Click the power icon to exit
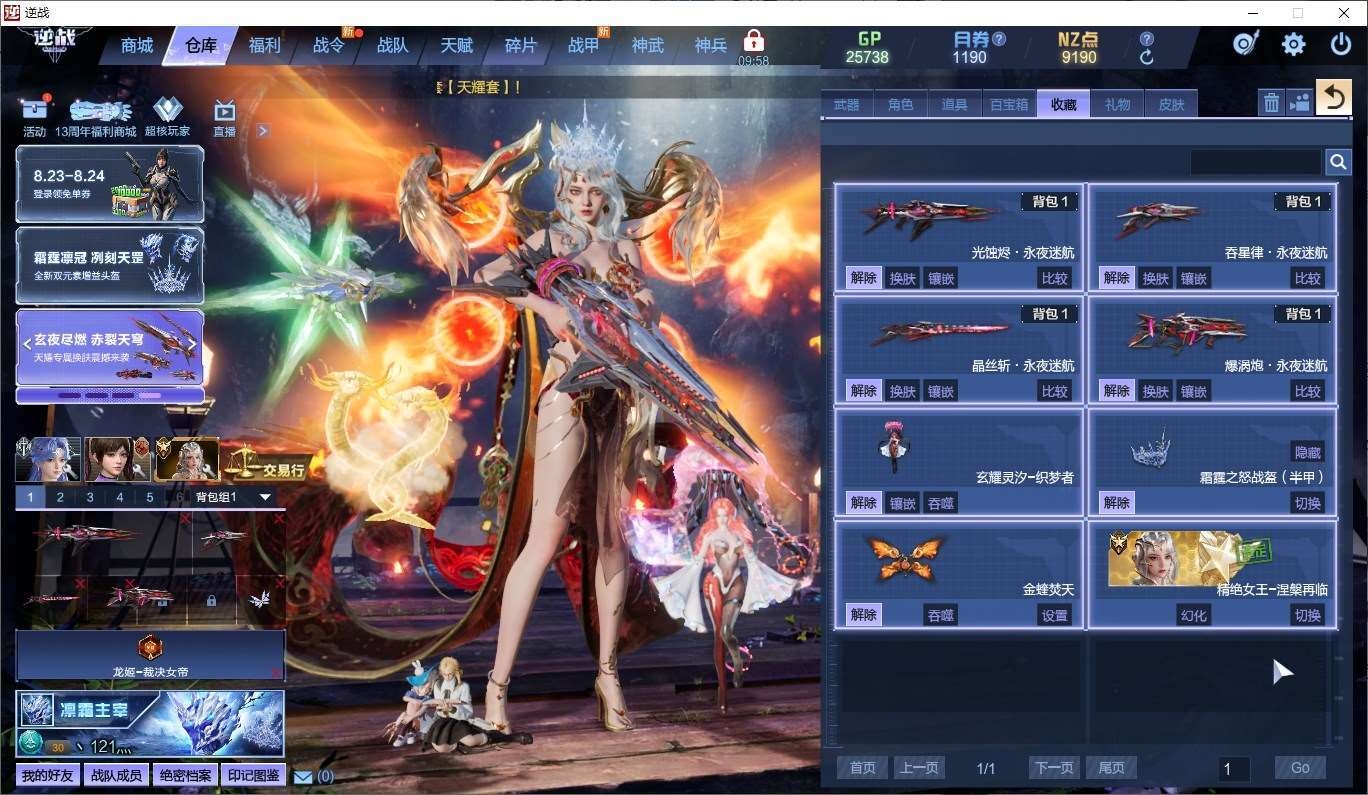Viewport: 1368px width, 795px height. point(1340,44)
